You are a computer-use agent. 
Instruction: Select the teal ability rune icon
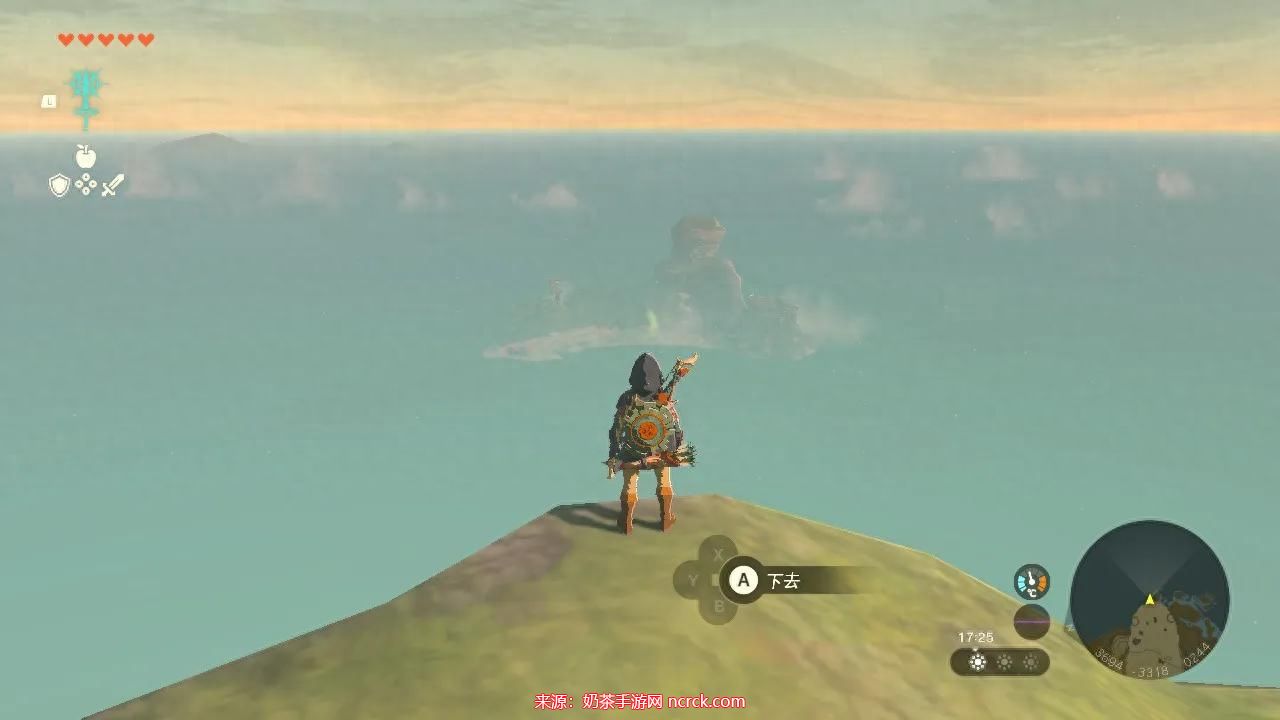[x=85, y=98]
